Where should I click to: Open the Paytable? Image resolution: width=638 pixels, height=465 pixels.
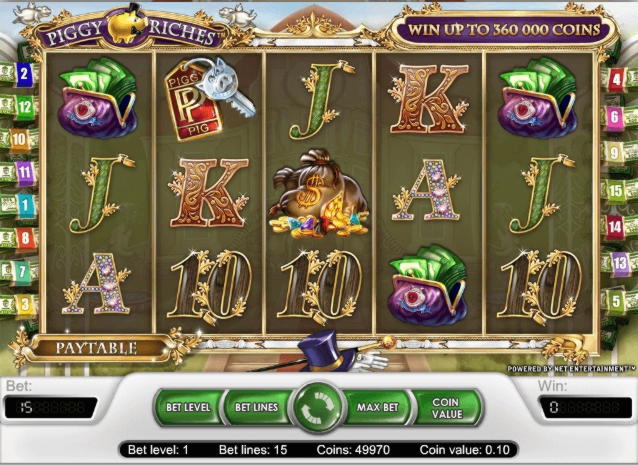96,349
